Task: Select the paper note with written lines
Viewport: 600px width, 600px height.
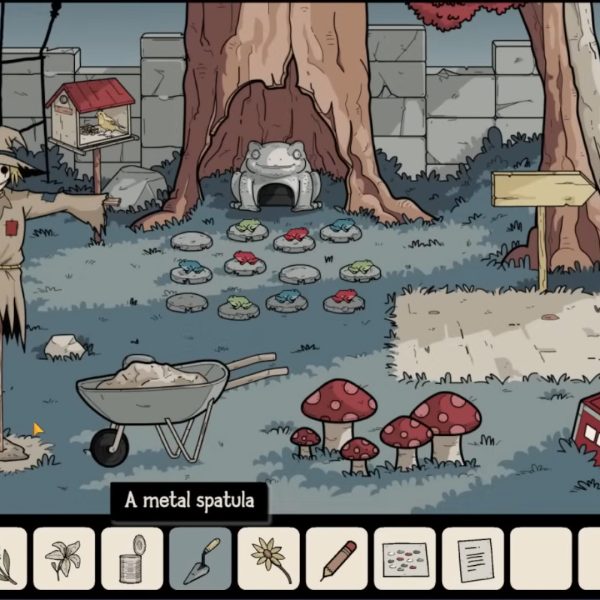Action: (472, 558)
